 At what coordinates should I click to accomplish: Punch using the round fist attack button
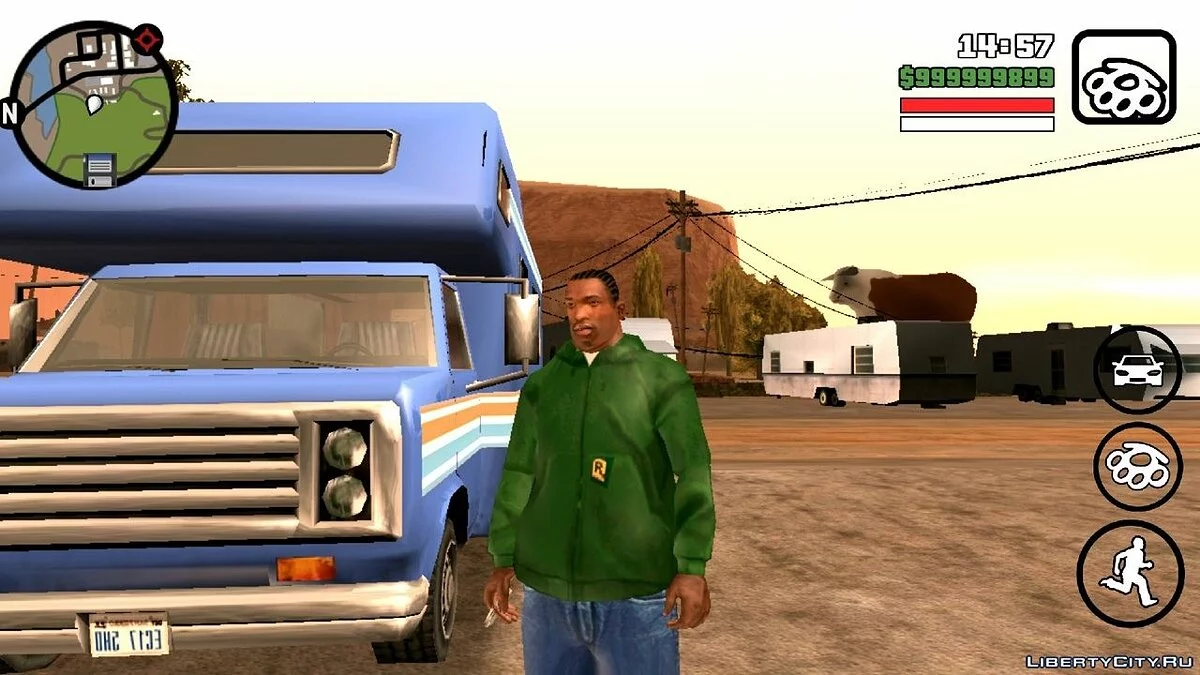point(1137,467)
